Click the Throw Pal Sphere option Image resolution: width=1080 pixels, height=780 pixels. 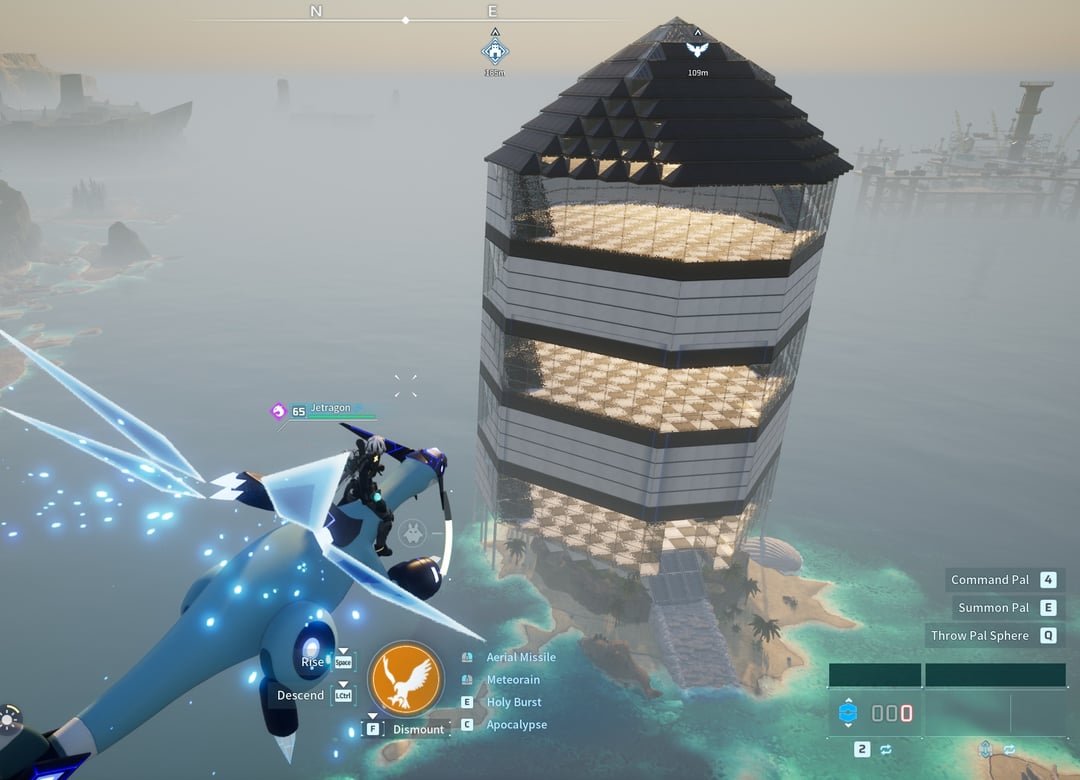pos(979,636)
